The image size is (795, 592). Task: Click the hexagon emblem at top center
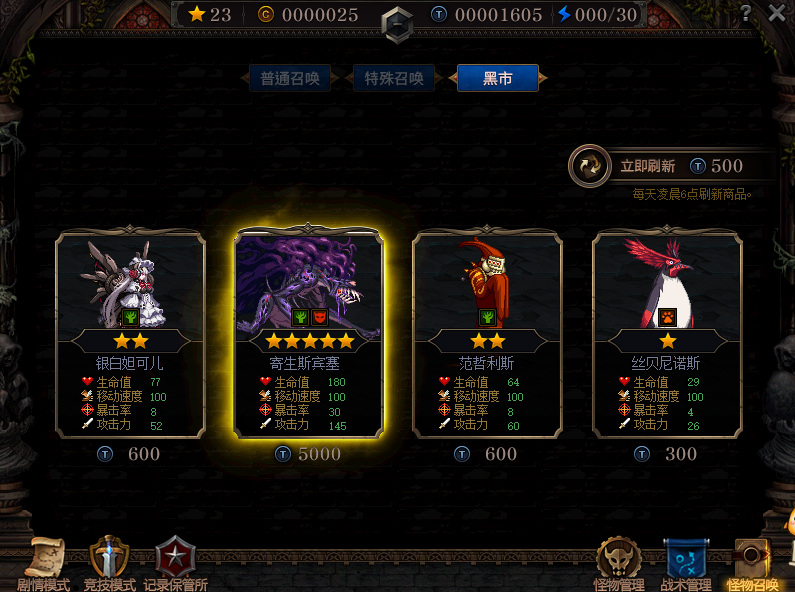tap(398, 22)
